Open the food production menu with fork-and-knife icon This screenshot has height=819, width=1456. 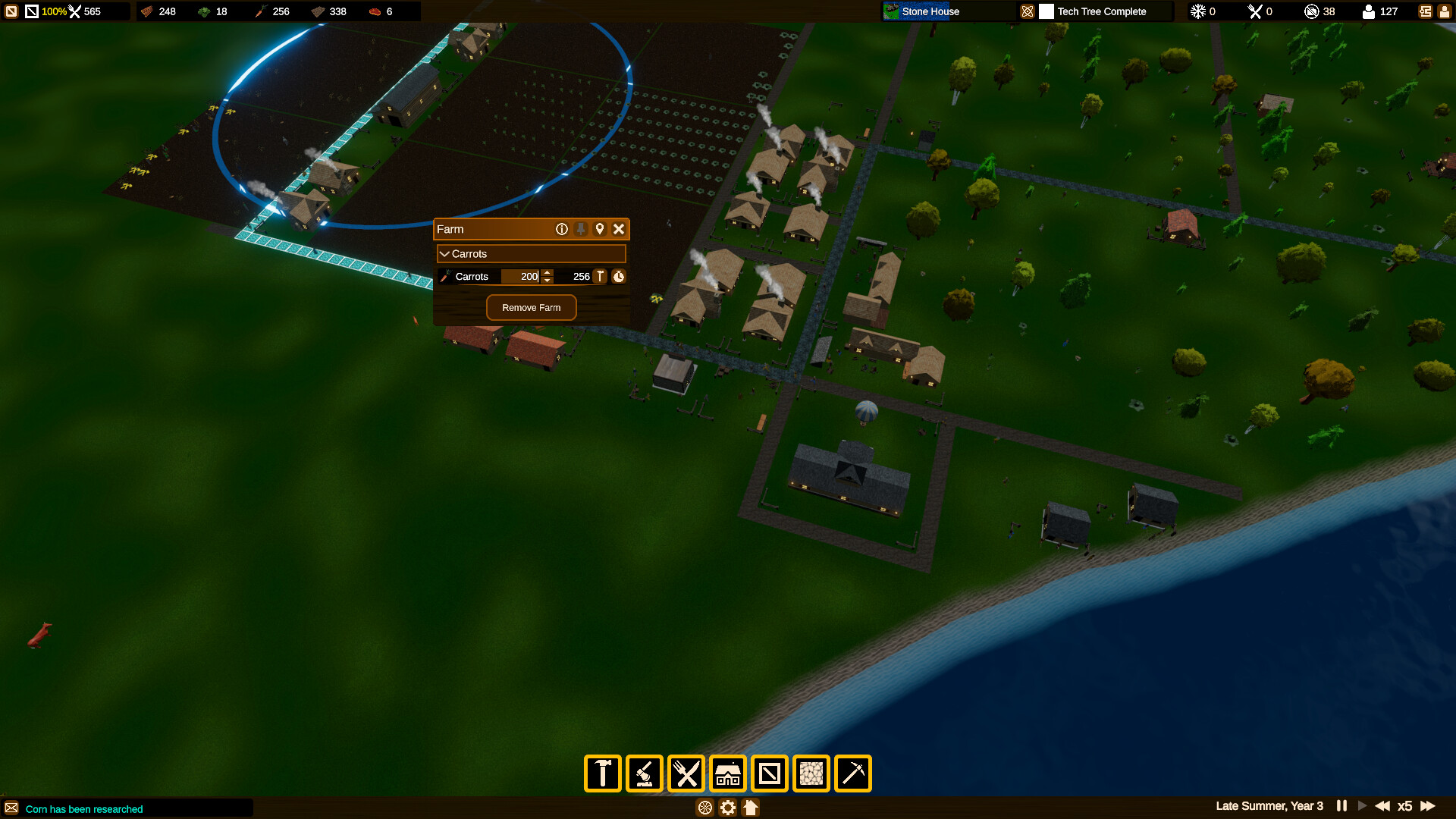(x=686, y=773)
